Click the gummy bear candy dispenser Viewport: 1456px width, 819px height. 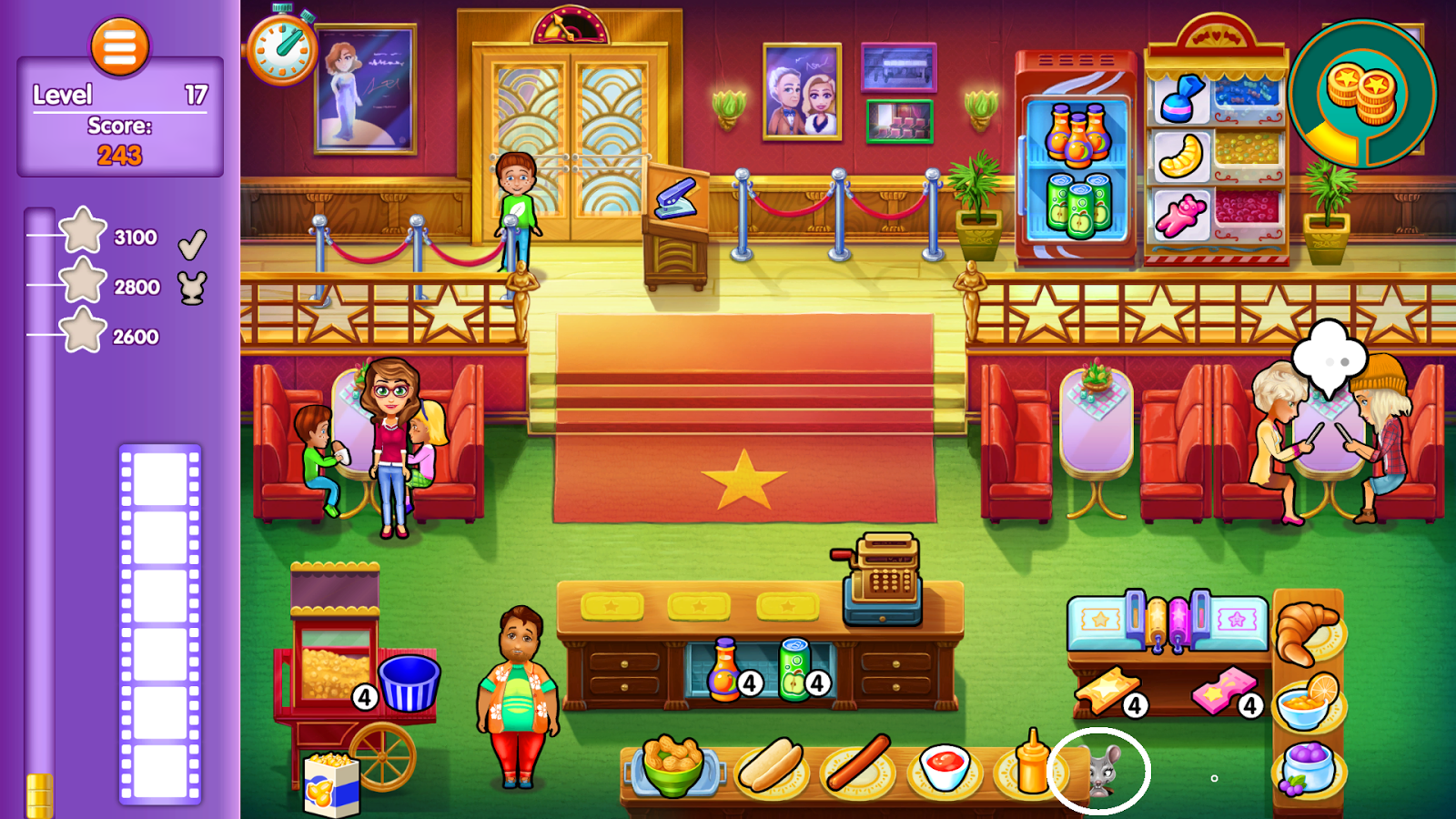[x=1180, y=216]
